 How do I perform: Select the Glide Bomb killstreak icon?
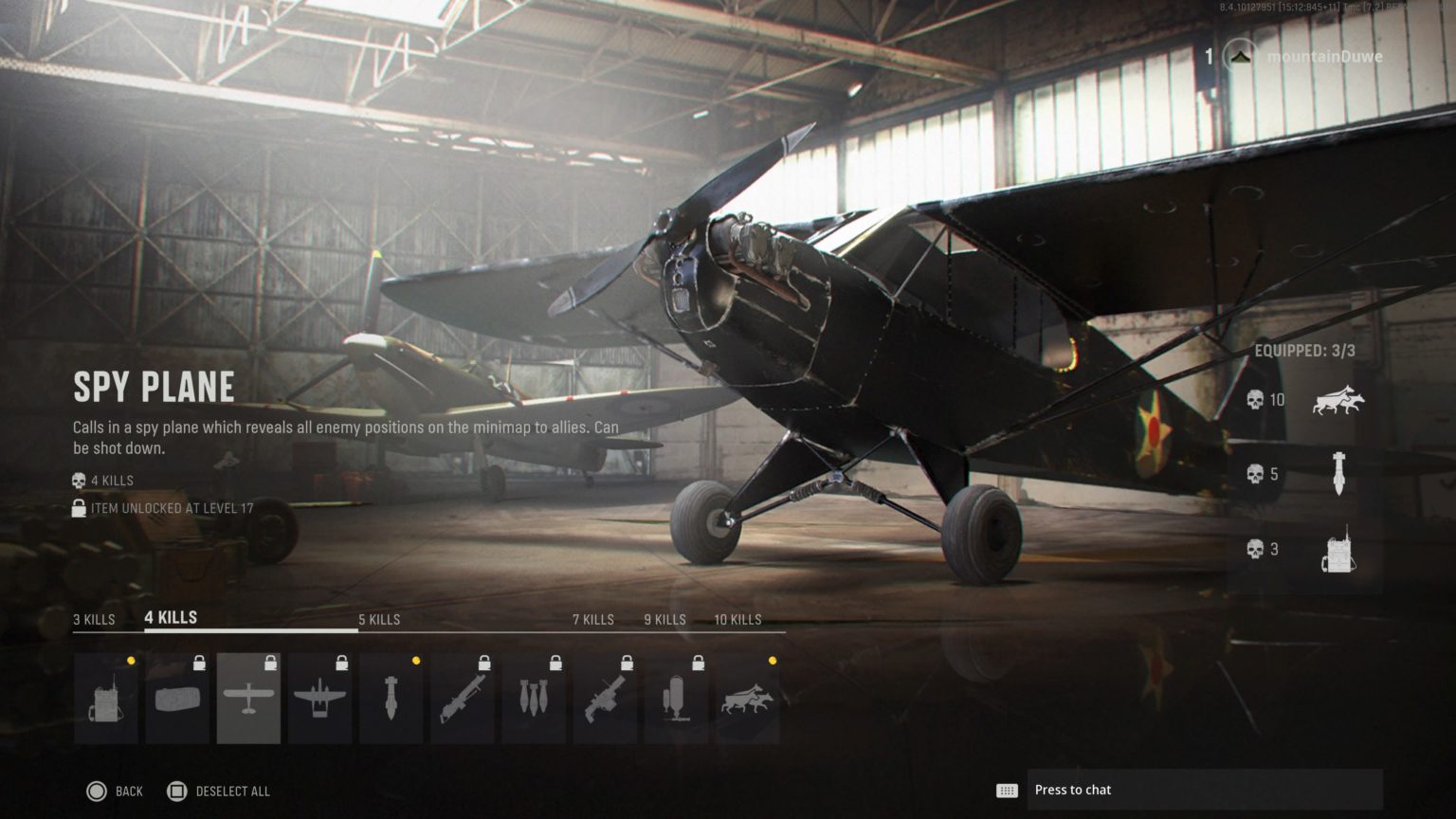391,697
